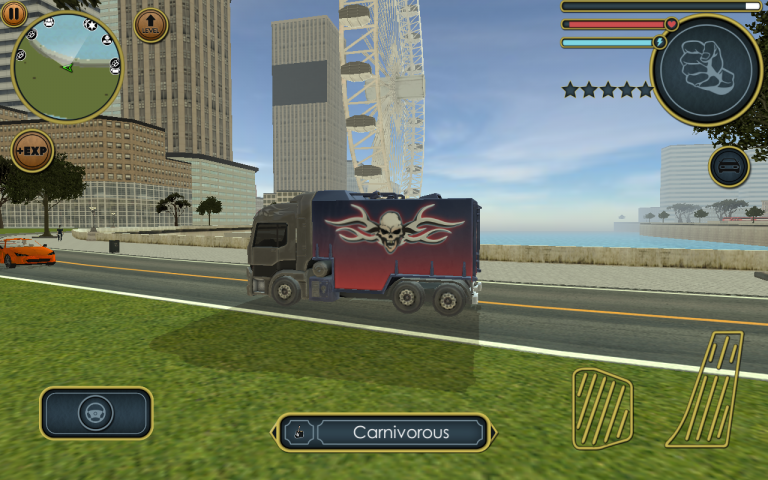Screen dimensions: 768x480
Task: Step on the brake pedal
Action: click(601, 407)
